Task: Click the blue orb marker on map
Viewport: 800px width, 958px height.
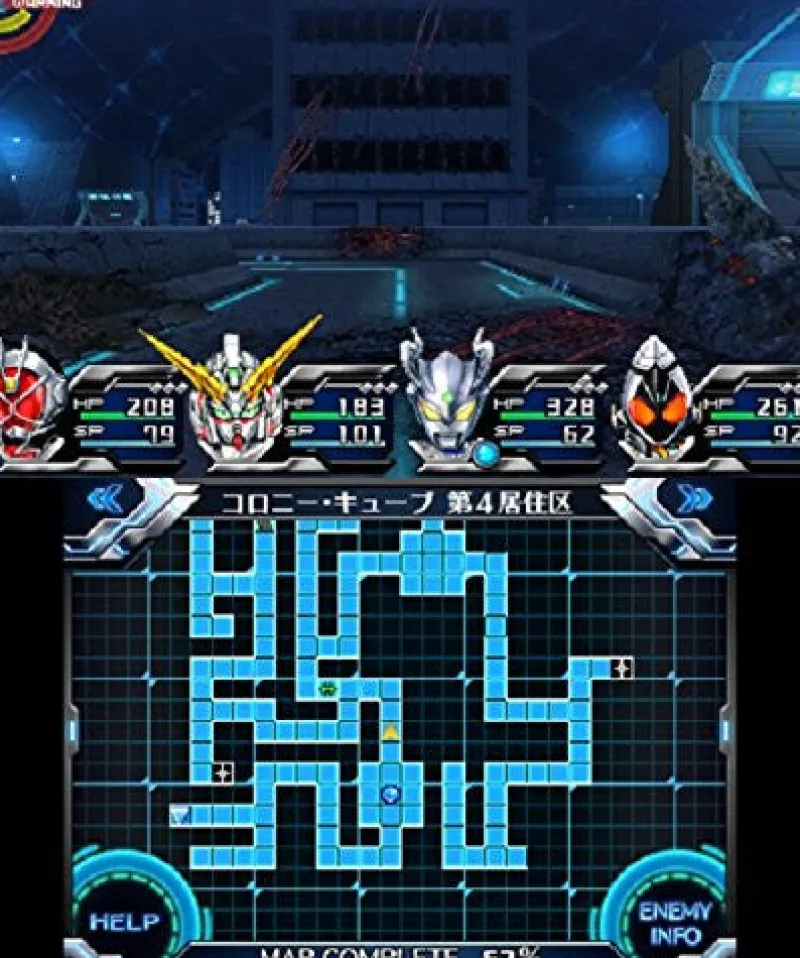Action: [390, 794]
